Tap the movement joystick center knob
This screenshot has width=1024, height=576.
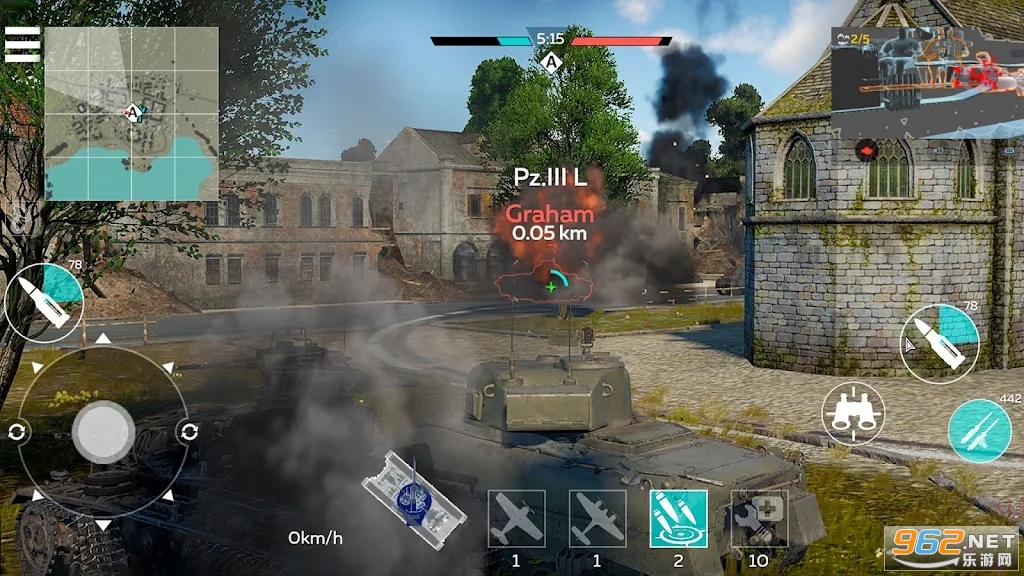103,432
